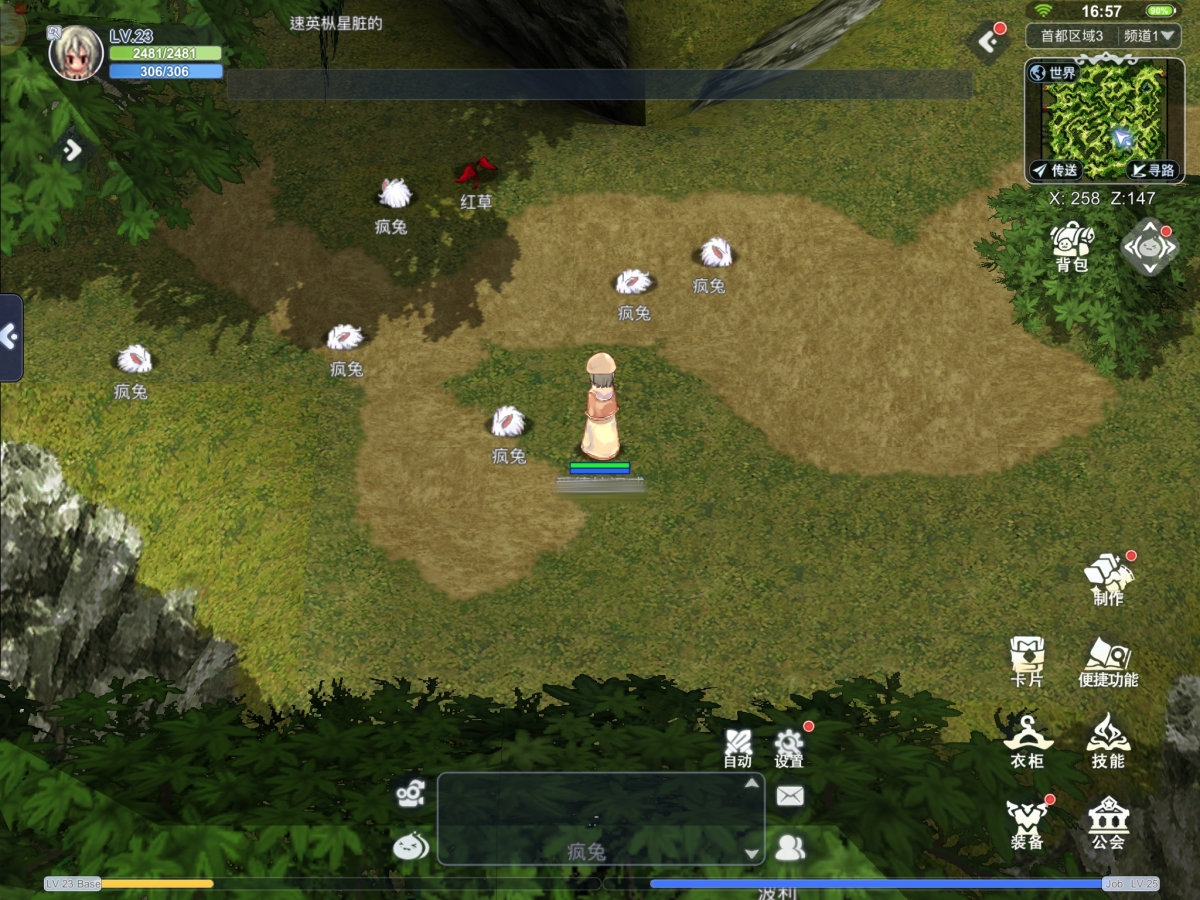This screenshot has height=900, width=1200.
Task: Open the 装备 equipment menu
Action: coord(1027,823)
